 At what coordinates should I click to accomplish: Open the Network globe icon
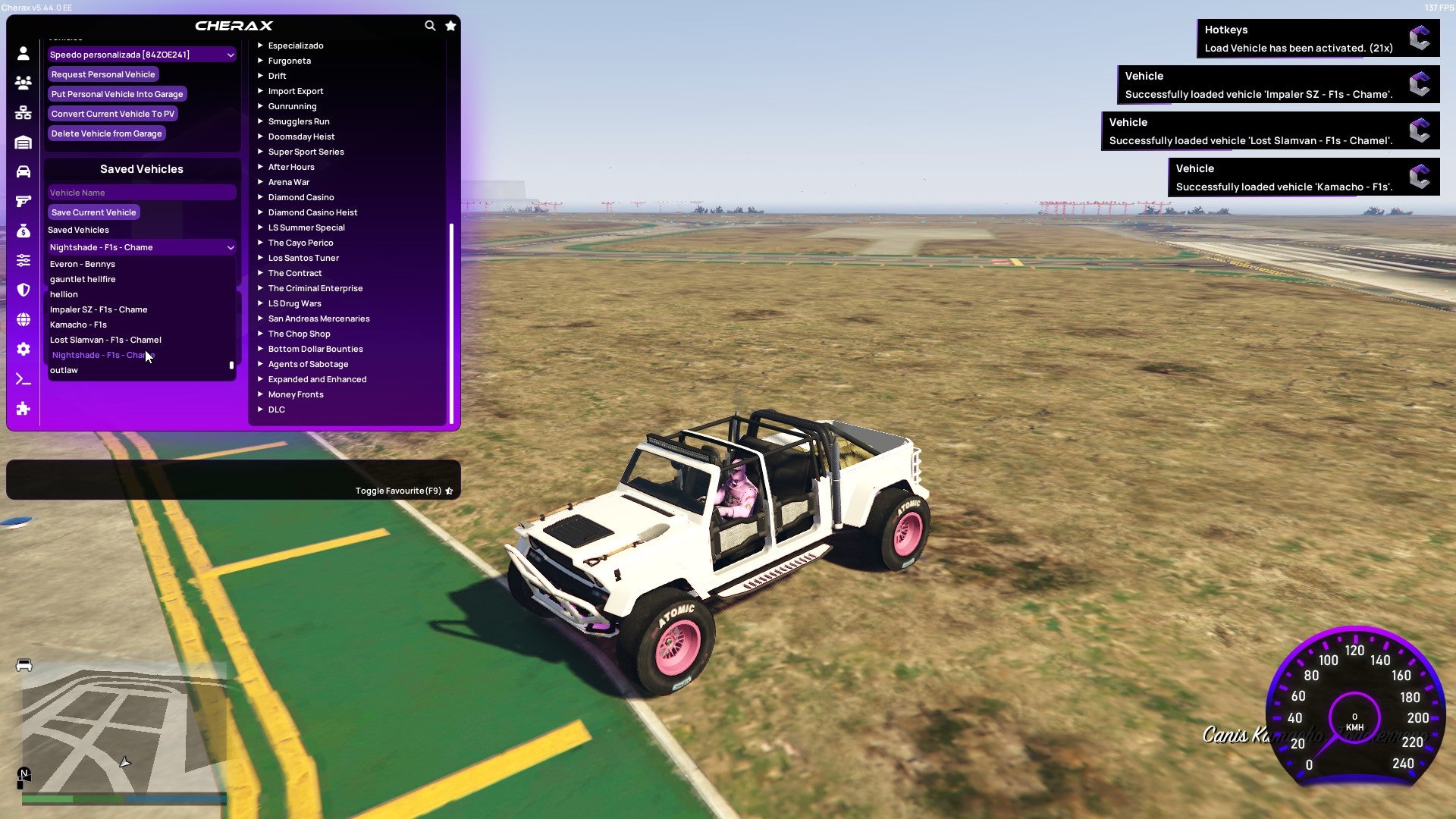click(x=23, y=319)
